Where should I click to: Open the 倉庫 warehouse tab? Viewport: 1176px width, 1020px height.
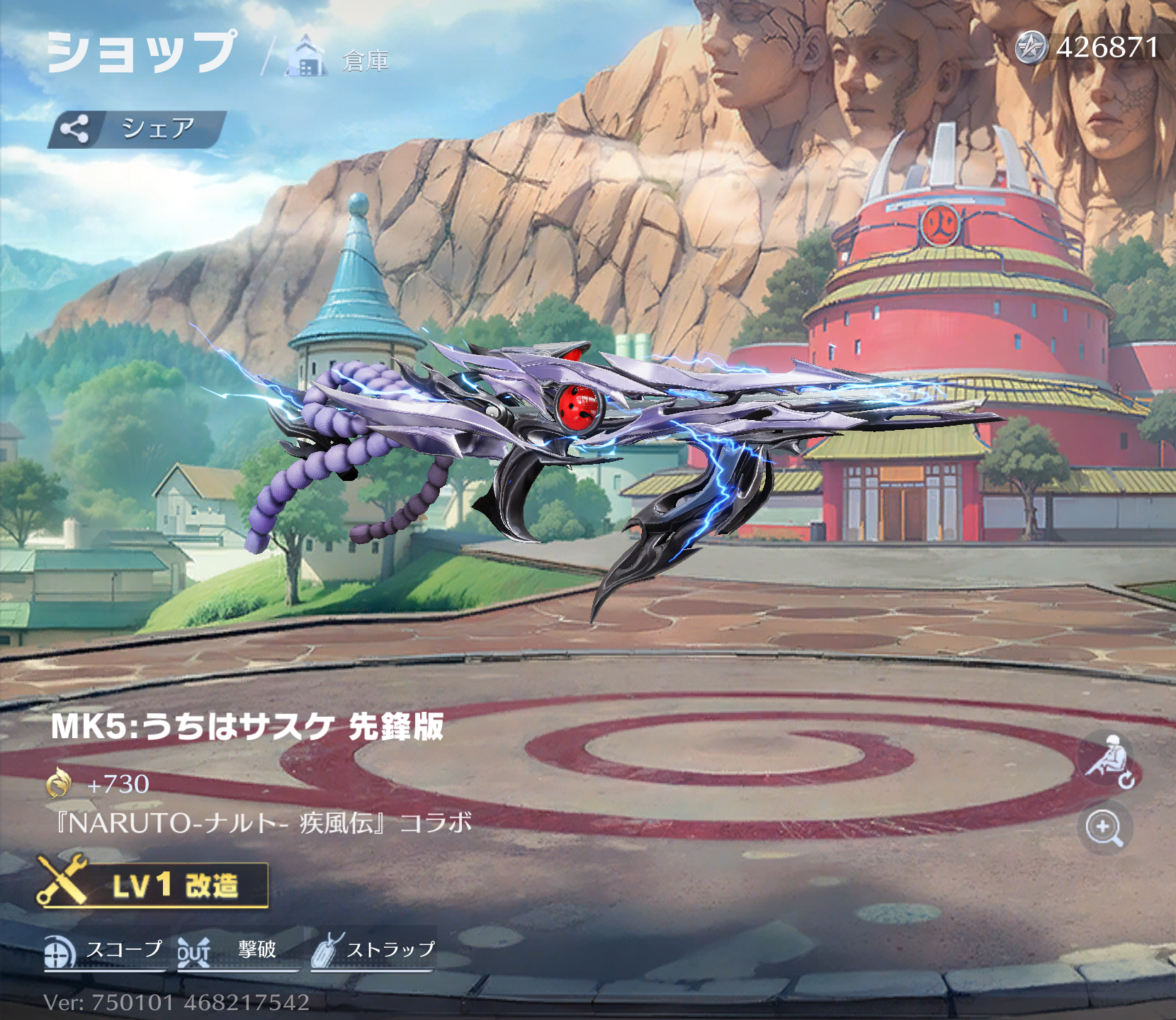pos(340,58)
